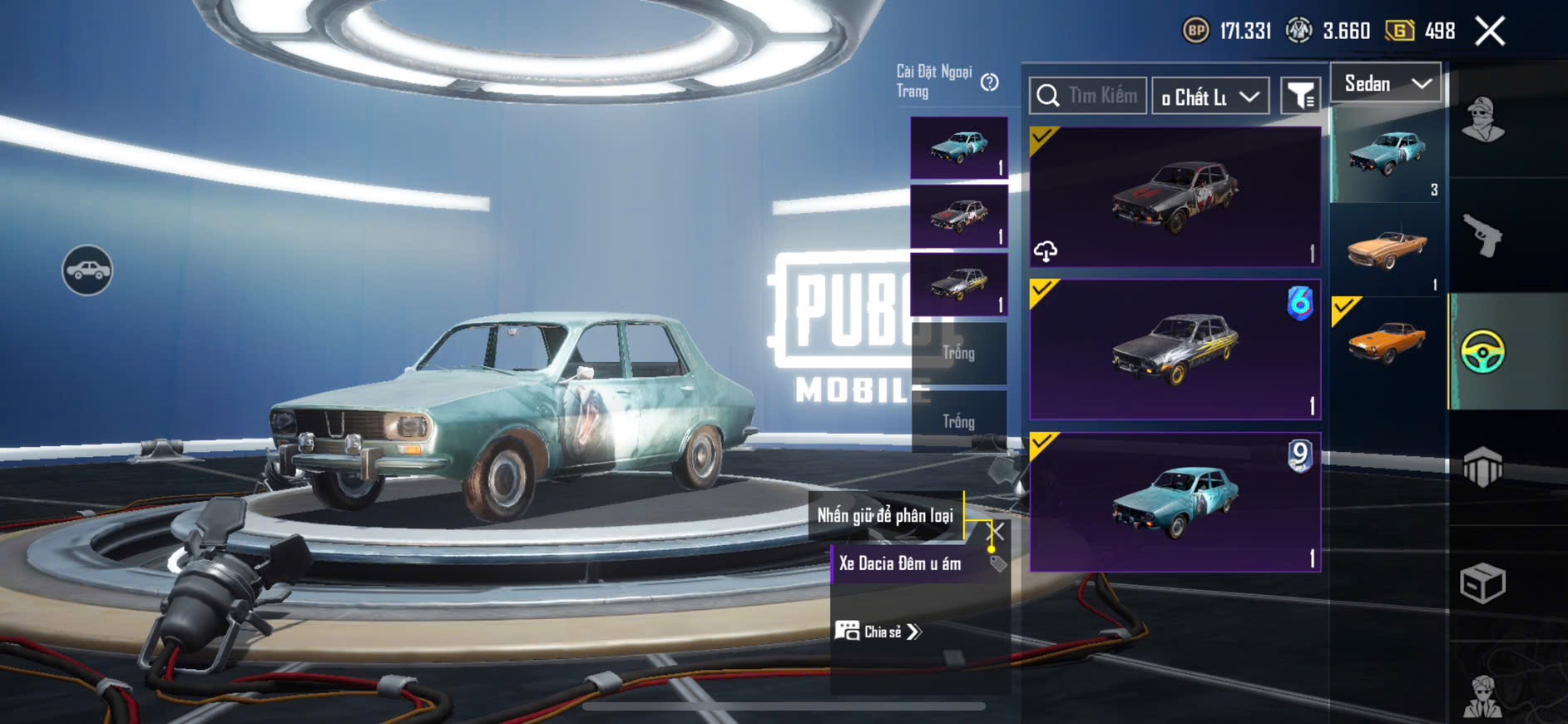Screen dimensions: 1568x724
Task: Close the vehicle inventory screen
Action: 1490,32
